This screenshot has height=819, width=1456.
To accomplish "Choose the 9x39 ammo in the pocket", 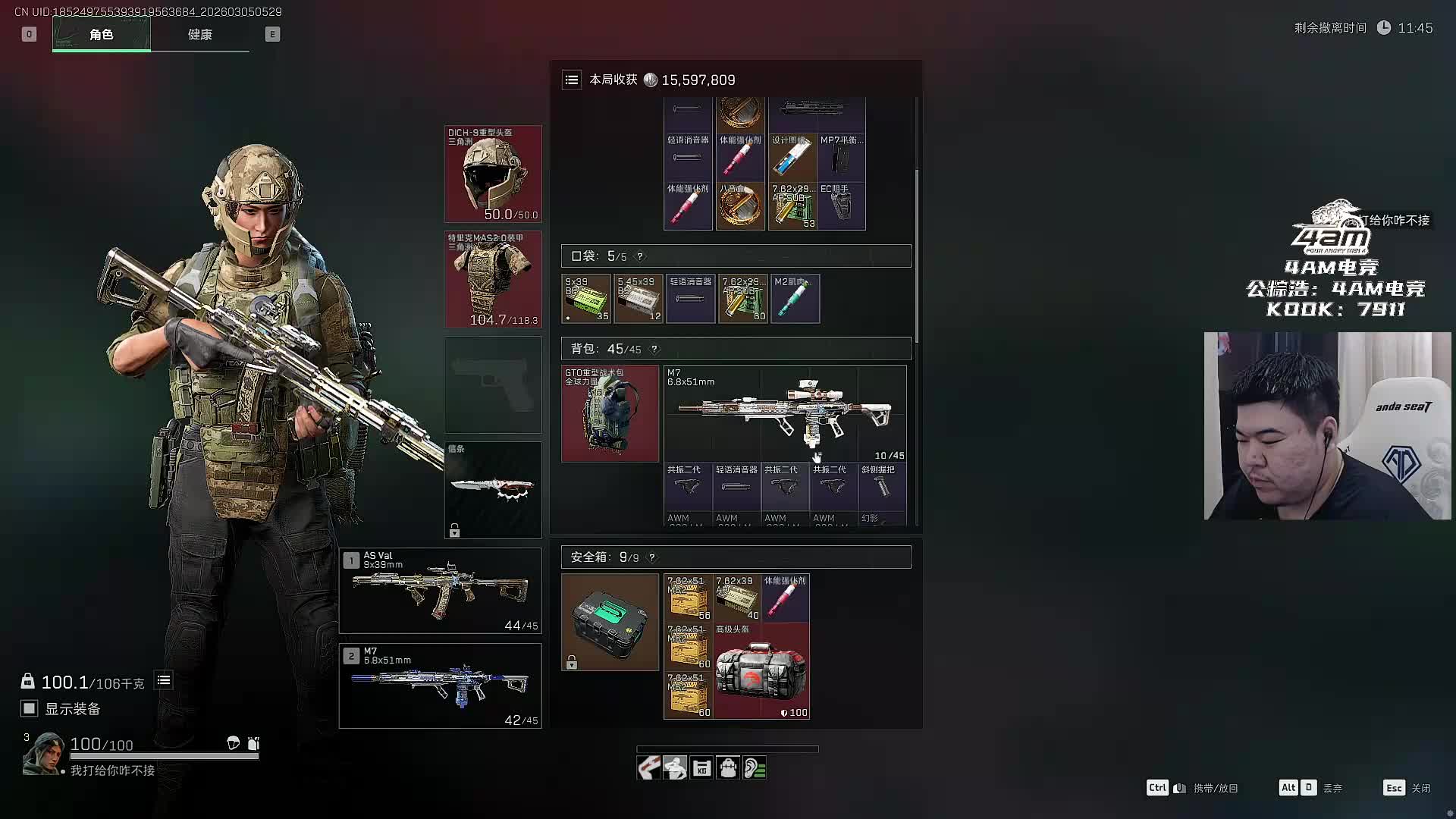I will pos(586,299).
